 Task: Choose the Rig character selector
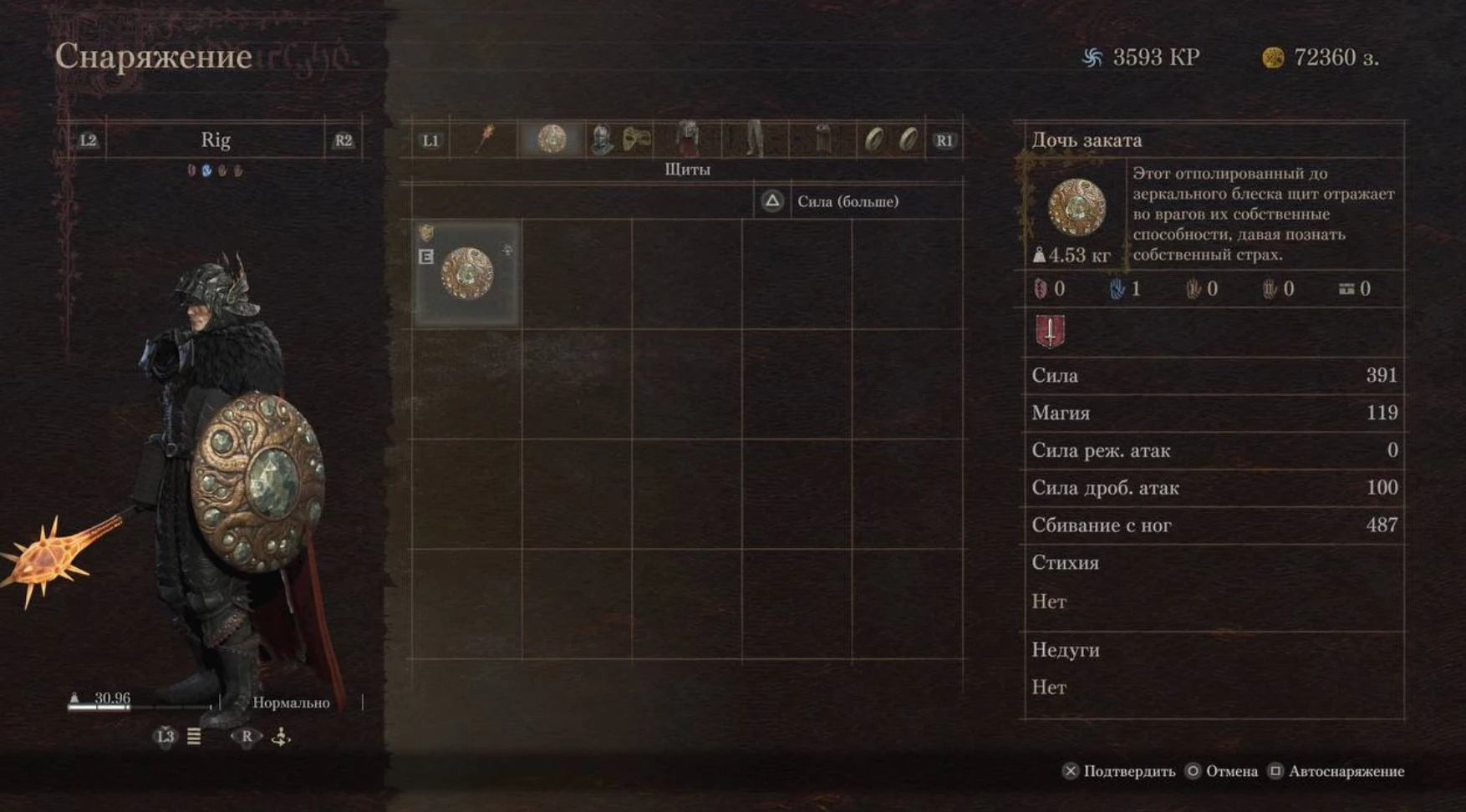click(x=215, y=140)
